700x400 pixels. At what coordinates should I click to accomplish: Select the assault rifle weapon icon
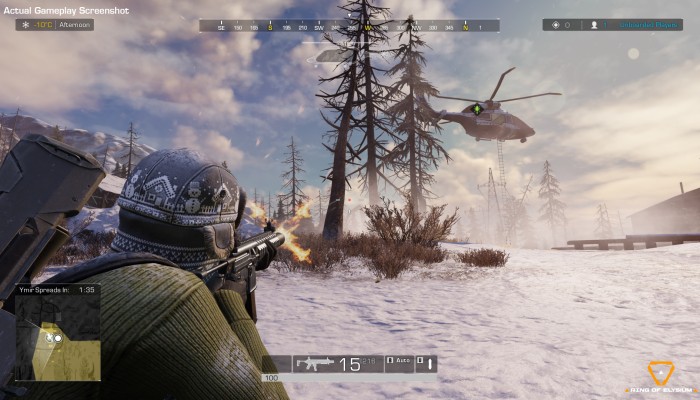pyautogui.click(x=314, y=364)
